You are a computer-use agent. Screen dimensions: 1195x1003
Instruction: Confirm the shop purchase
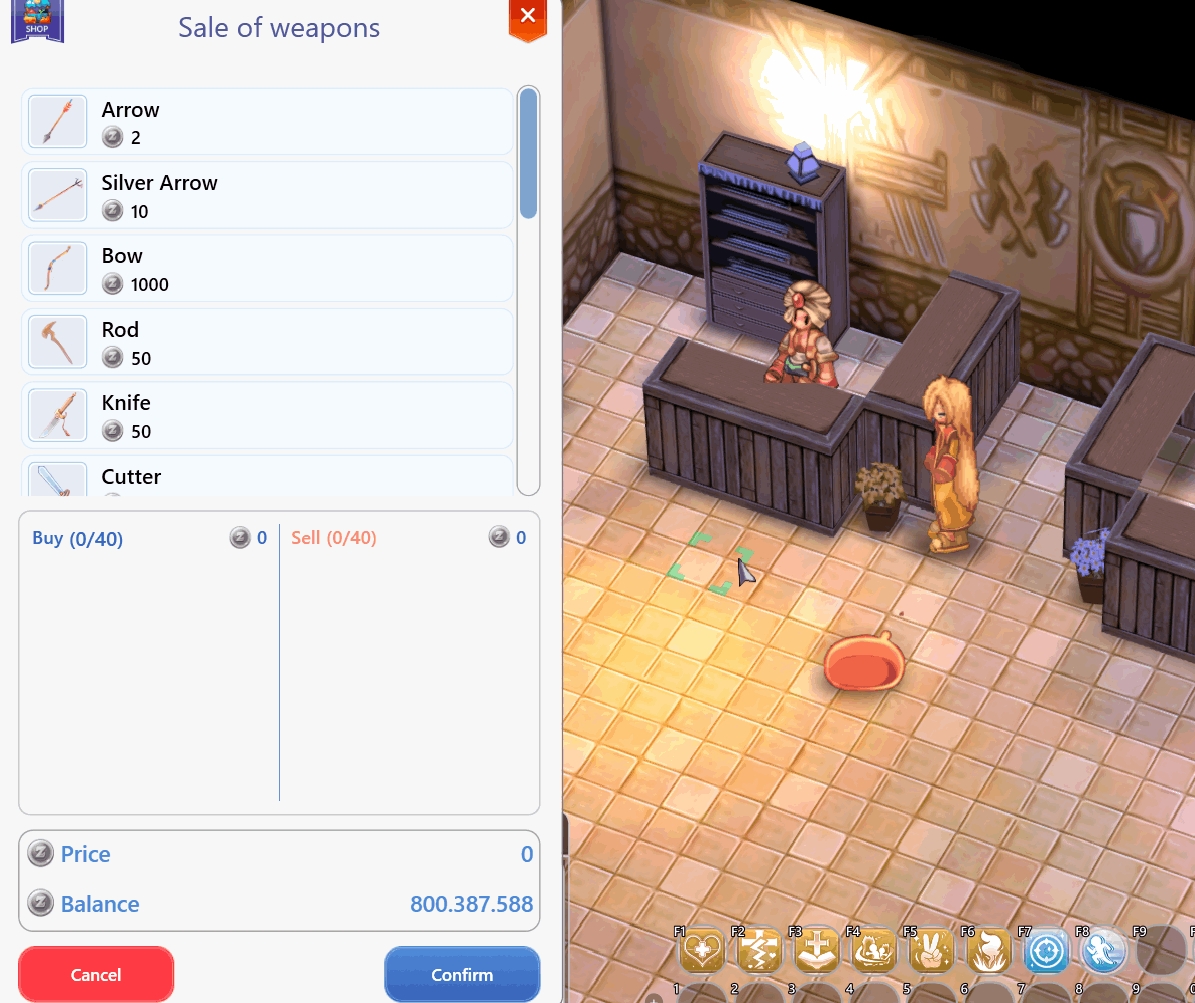(462, 974)
